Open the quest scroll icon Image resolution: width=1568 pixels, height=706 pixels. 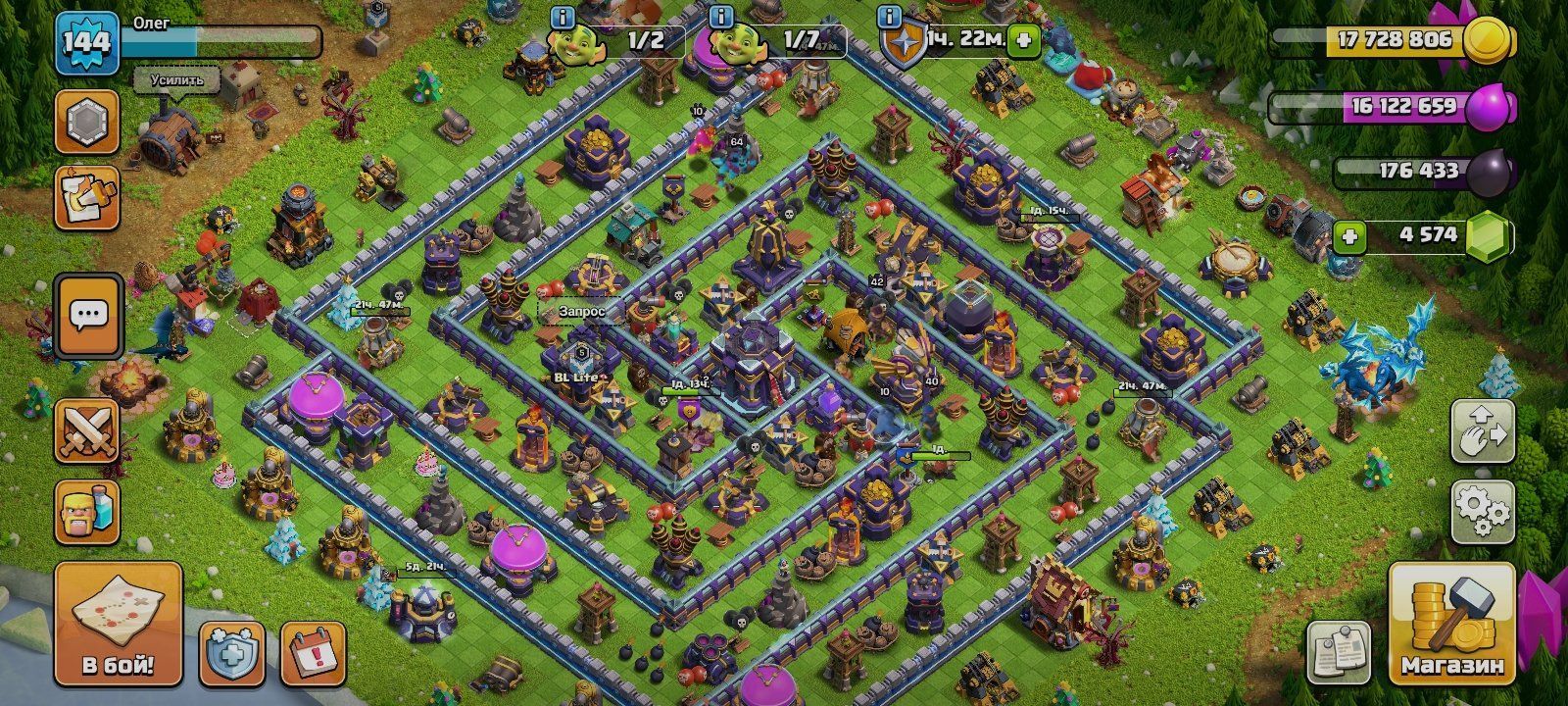[x=87, y=198]
